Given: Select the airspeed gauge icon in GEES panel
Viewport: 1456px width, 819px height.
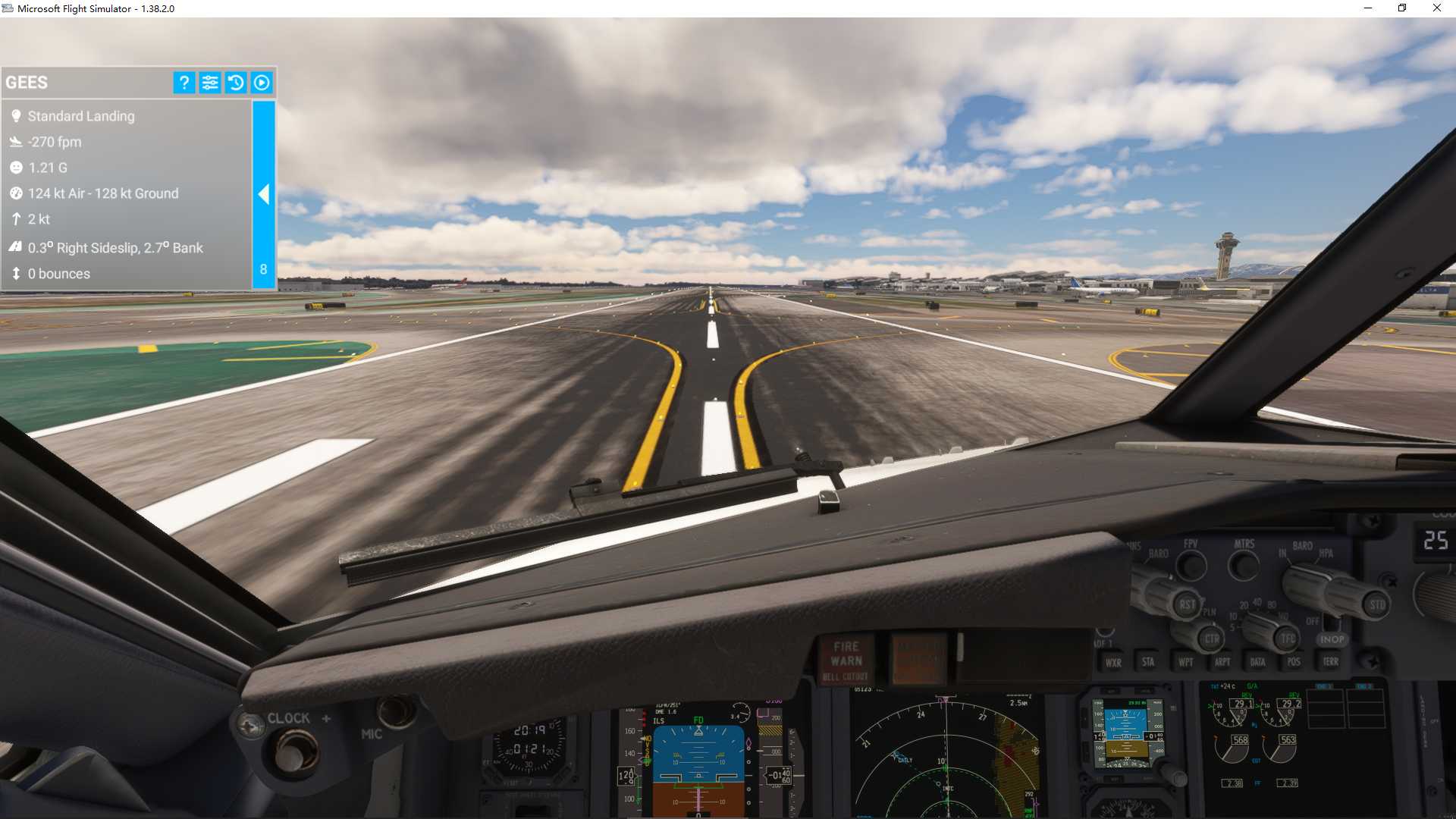Looking at the screenshot, I should point(17,193).
